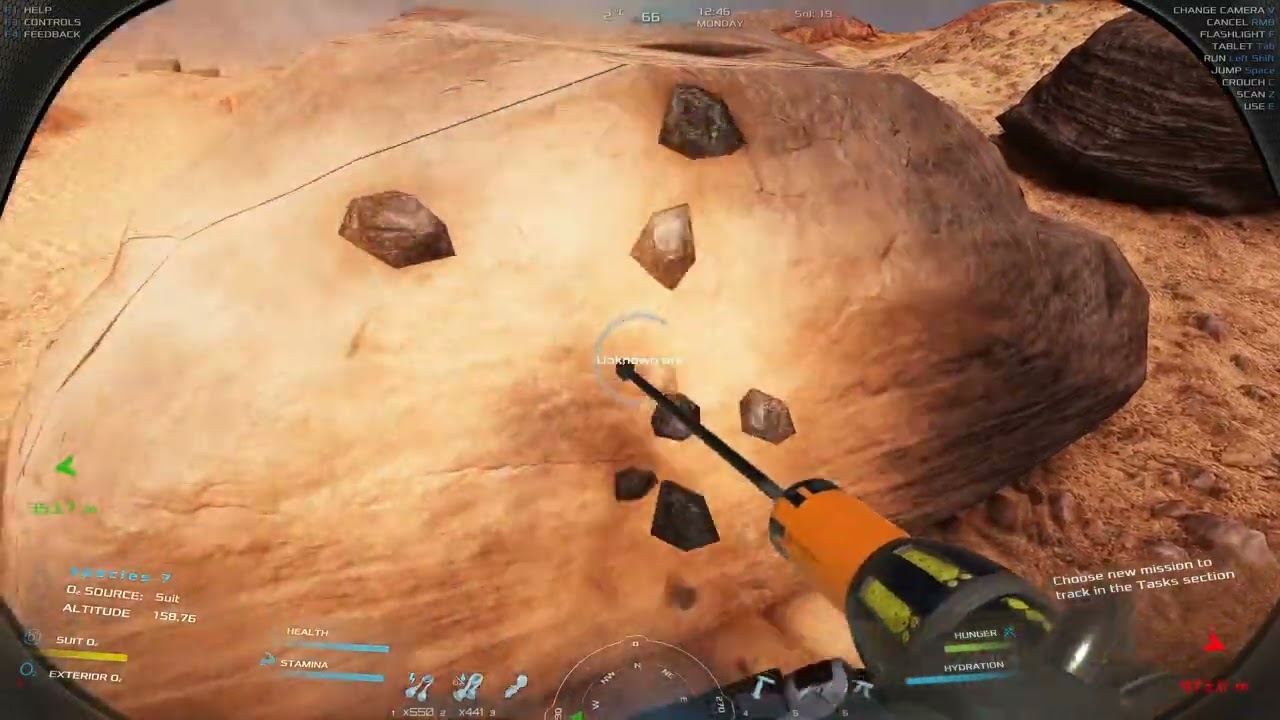The image size is (1280, 720).
Task: Click the red waypoint triangle marker
Action: click(x=1215, y=643)
